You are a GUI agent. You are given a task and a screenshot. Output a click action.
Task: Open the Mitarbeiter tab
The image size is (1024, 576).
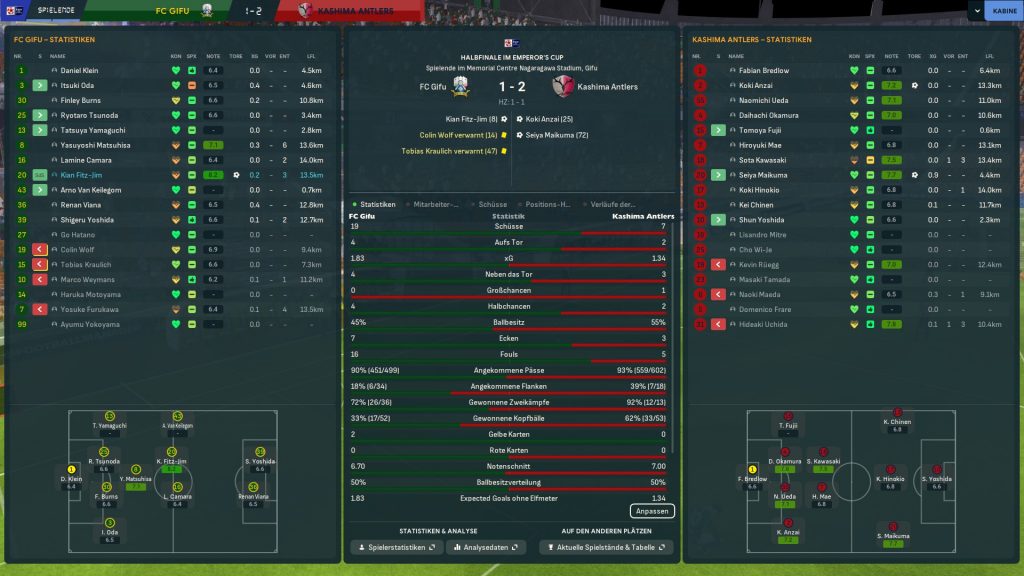[x=438, y=204]
